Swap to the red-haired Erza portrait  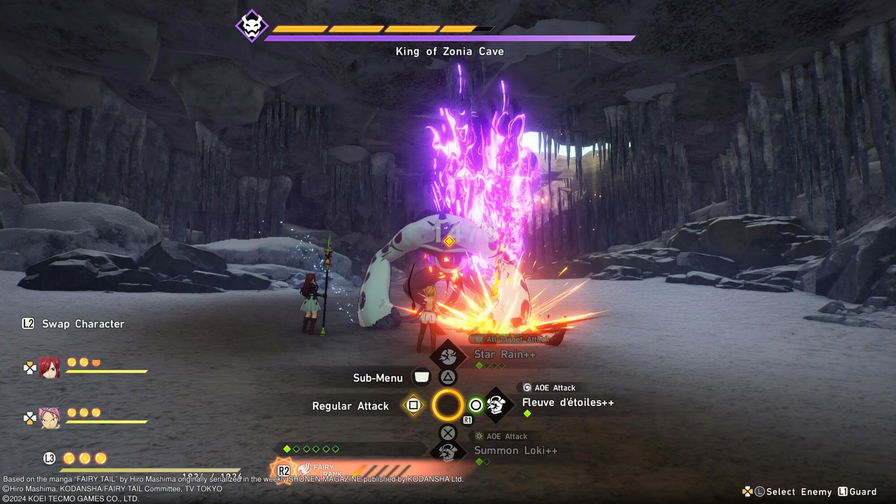click(50, 367)
